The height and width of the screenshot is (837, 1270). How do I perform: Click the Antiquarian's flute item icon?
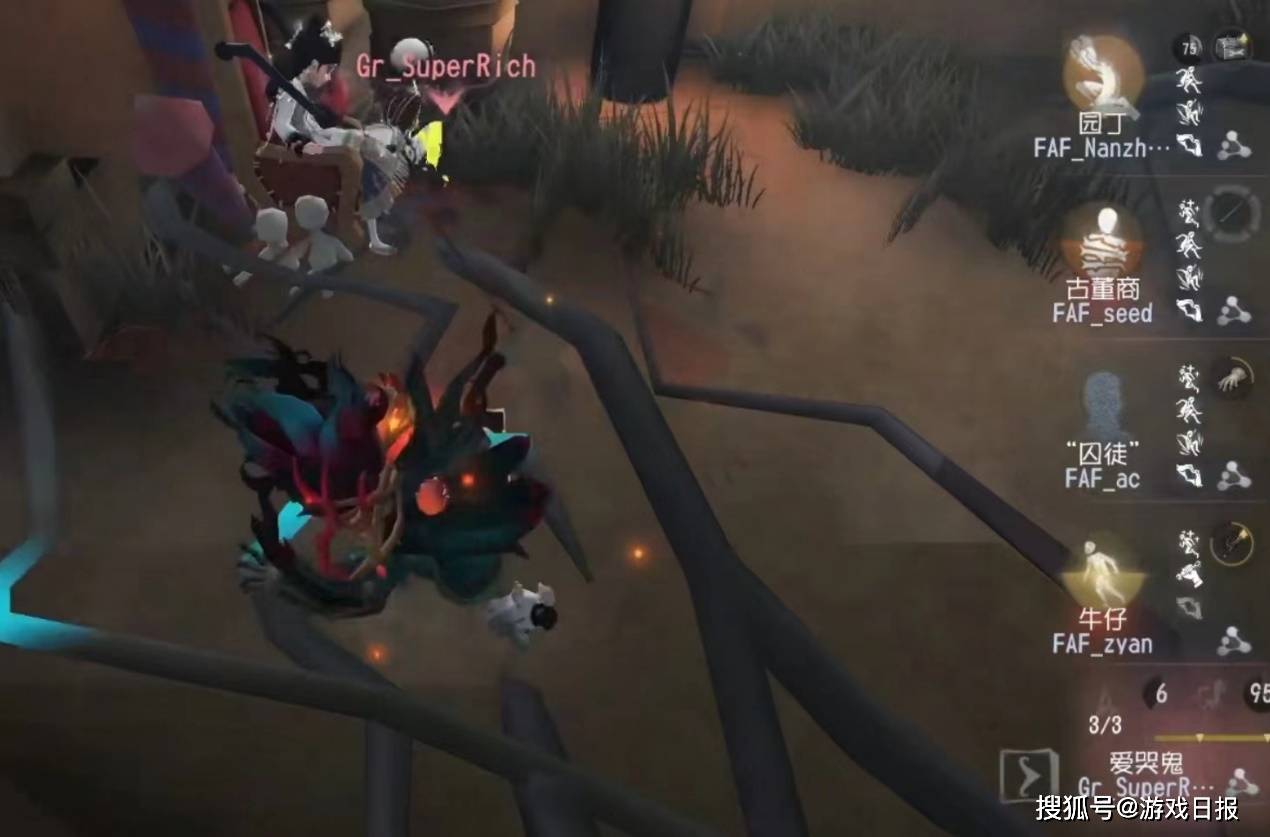(x=1231, y=211)
